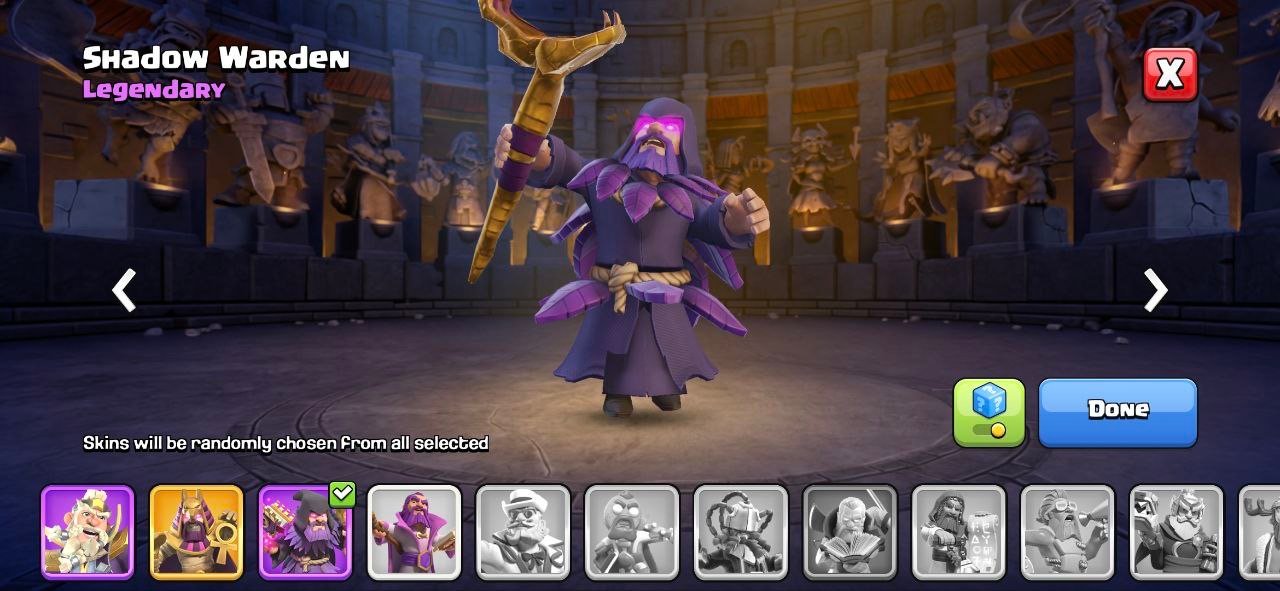Pick the locked Warden skin reading a book
The image size is (1280, 591).
pos(850,532)
